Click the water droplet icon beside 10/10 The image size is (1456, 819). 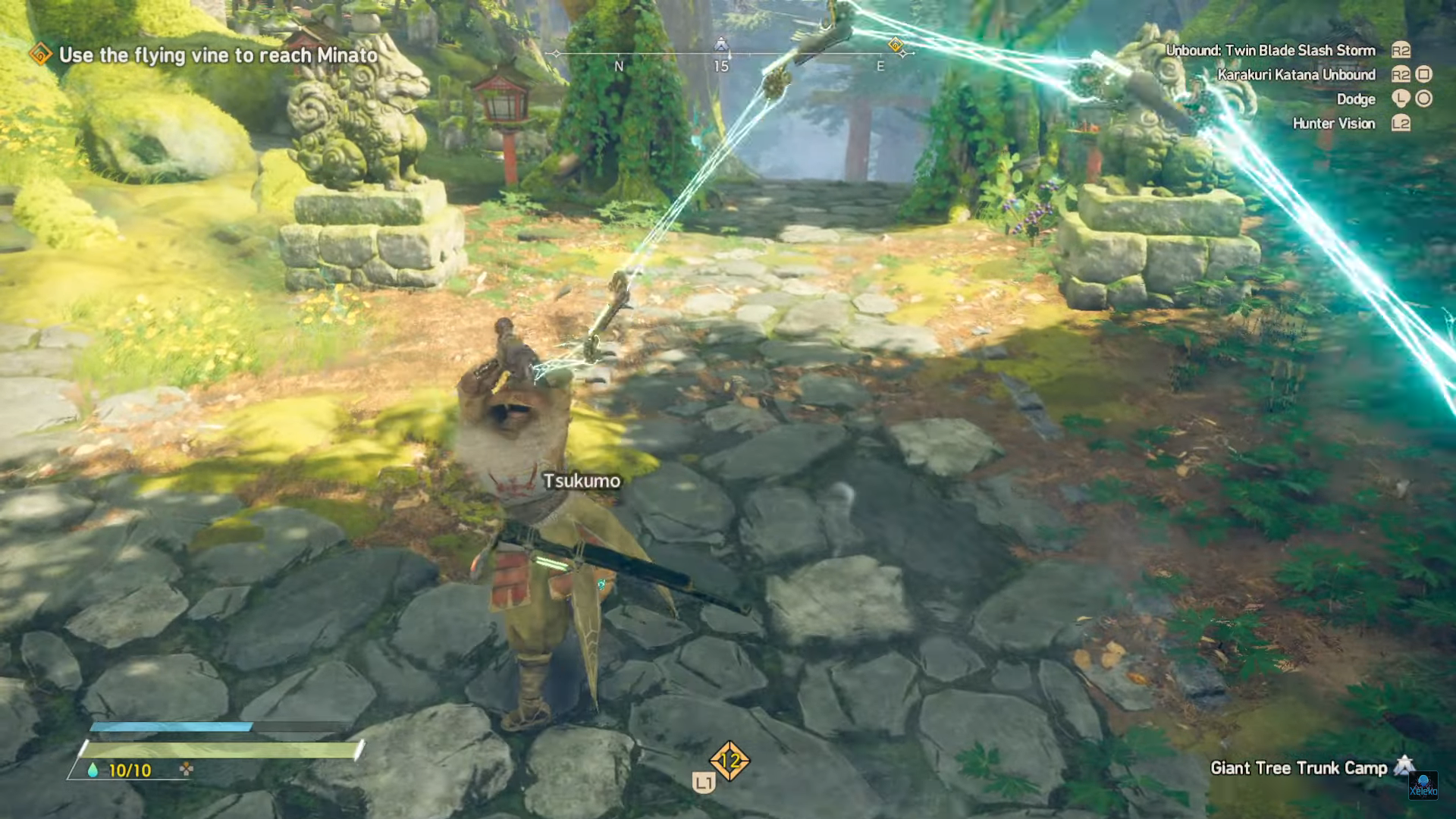[x=94, y=768]
